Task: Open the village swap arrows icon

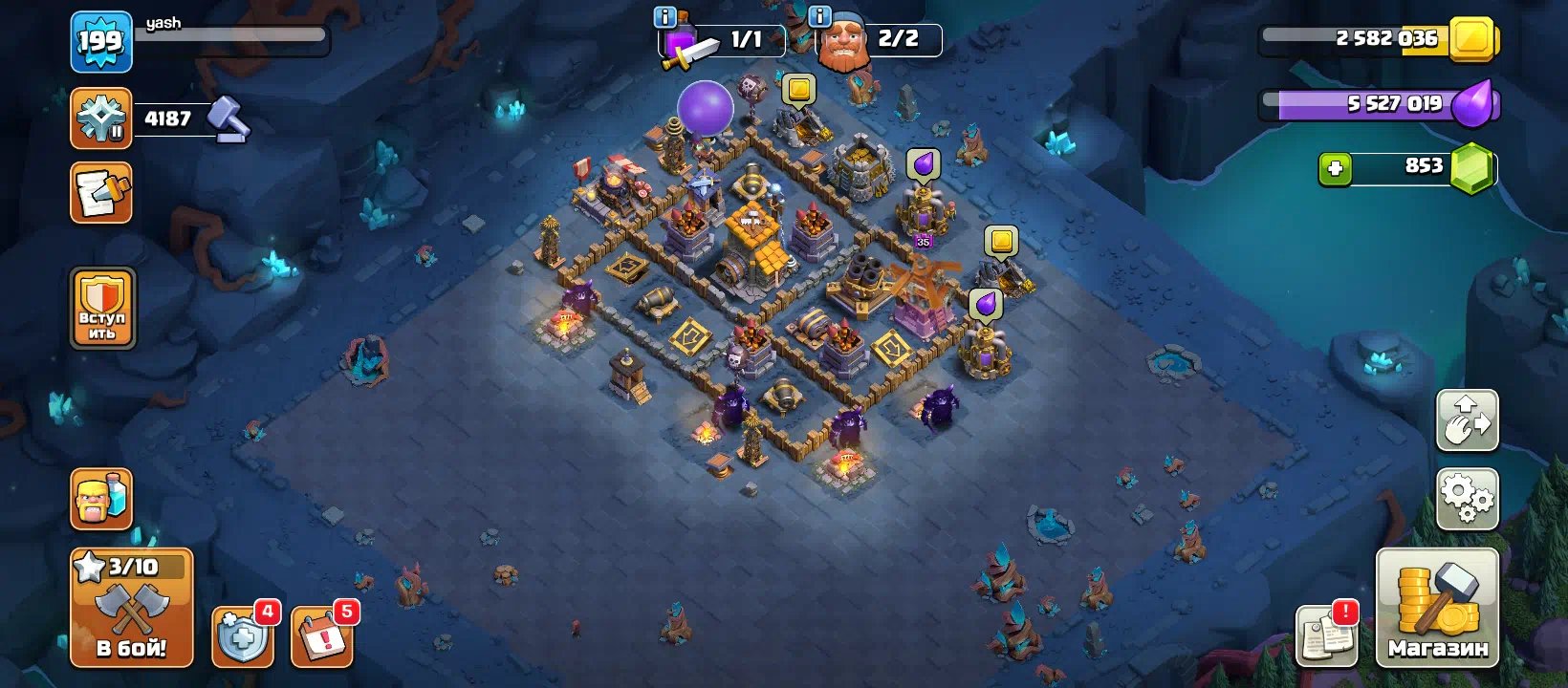Action: (x=1468, y=419)
